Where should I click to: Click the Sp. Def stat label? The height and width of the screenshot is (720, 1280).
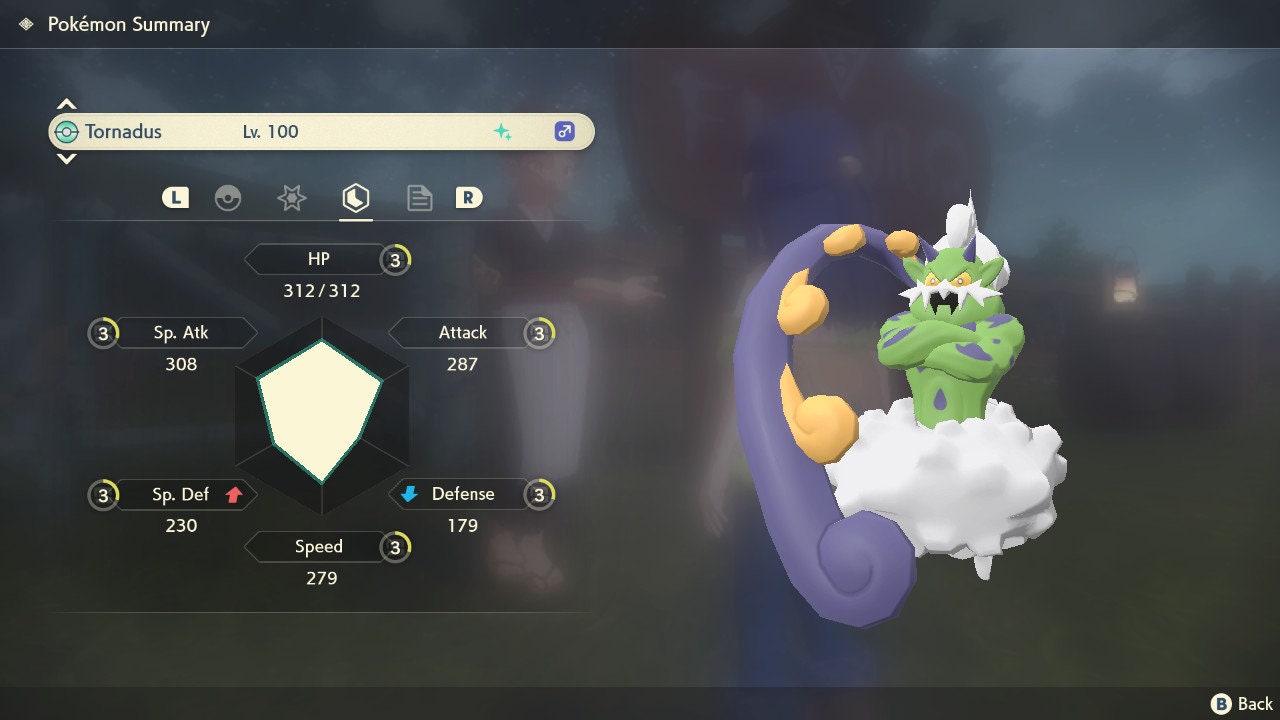click(x=181, y=494)
